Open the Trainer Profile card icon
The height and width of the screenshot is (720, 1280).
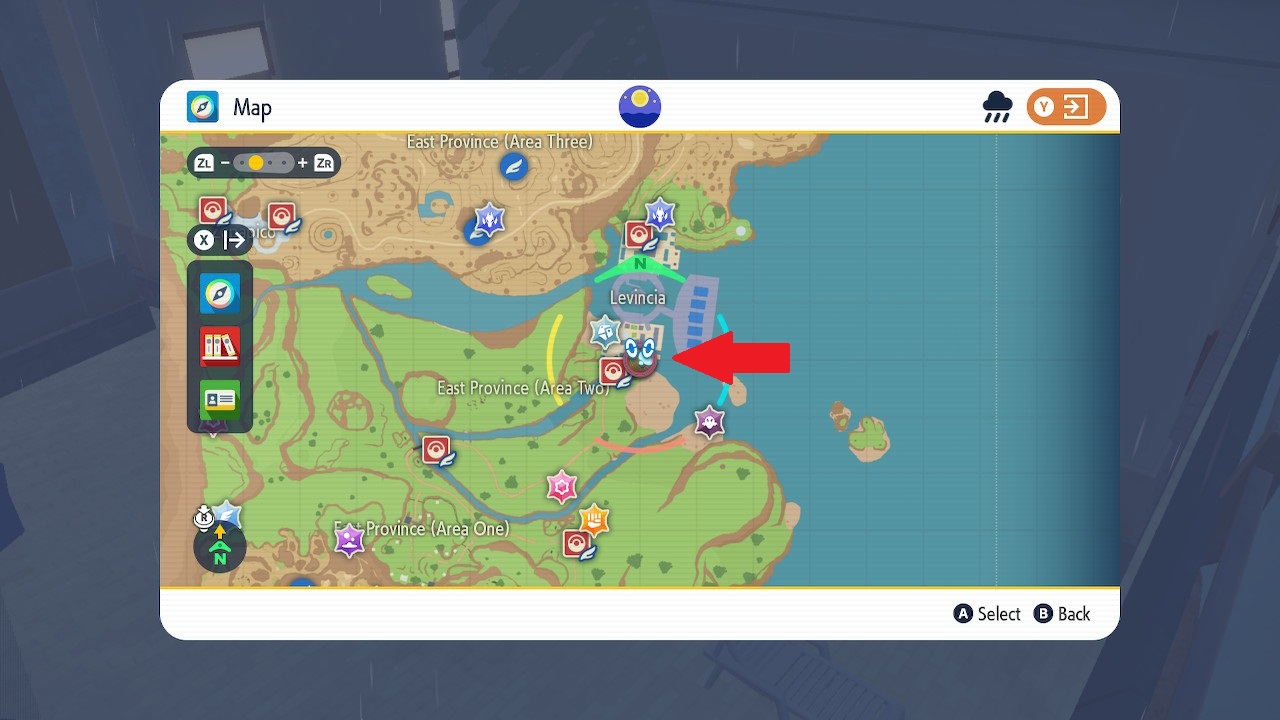pyautogui.click(x=219, y=397)
